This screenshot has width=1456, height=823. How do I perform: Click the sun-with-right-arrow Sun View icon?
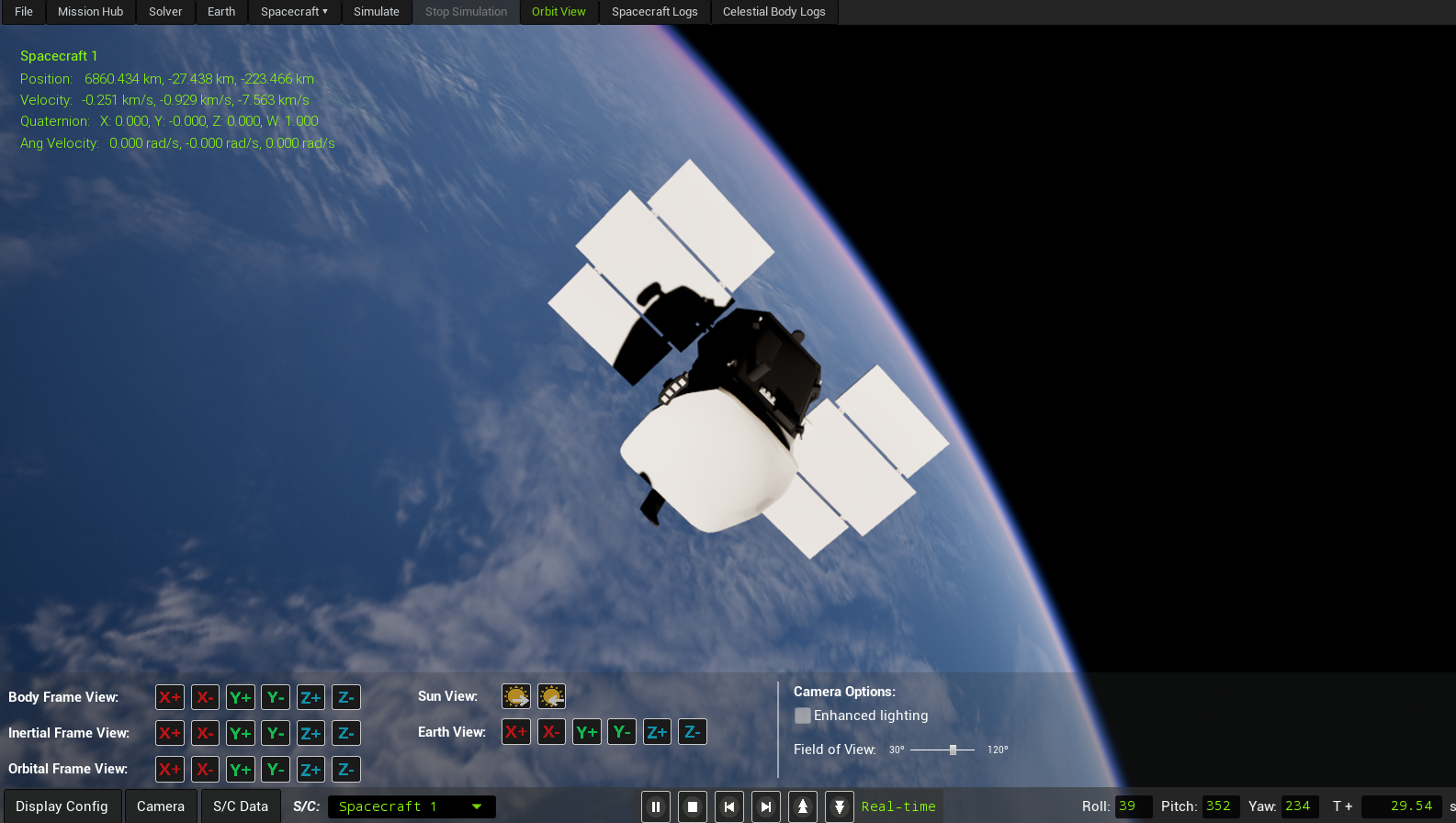coord(515,696)
